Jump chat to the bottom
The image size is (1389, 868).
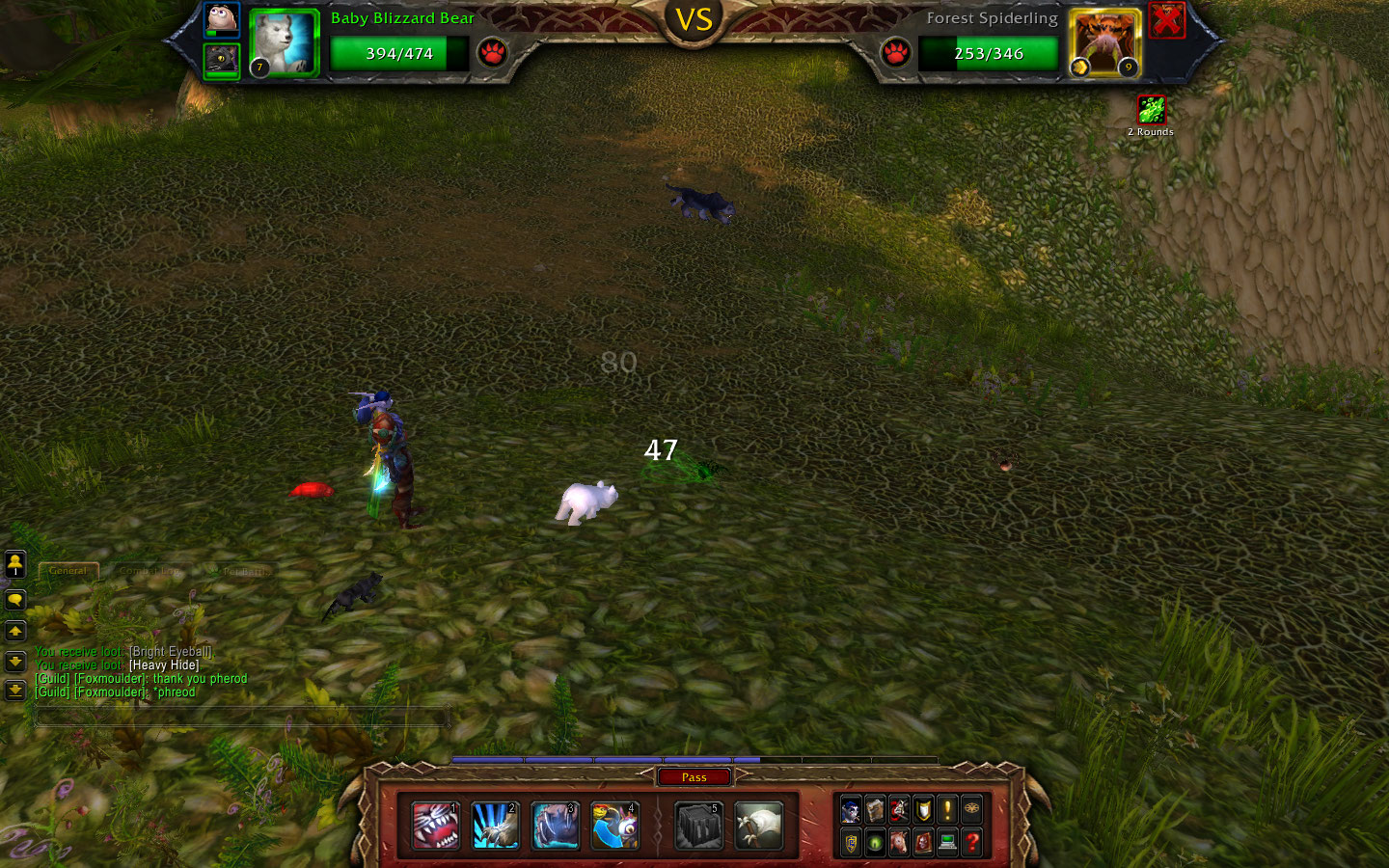[x=15, y=691]
